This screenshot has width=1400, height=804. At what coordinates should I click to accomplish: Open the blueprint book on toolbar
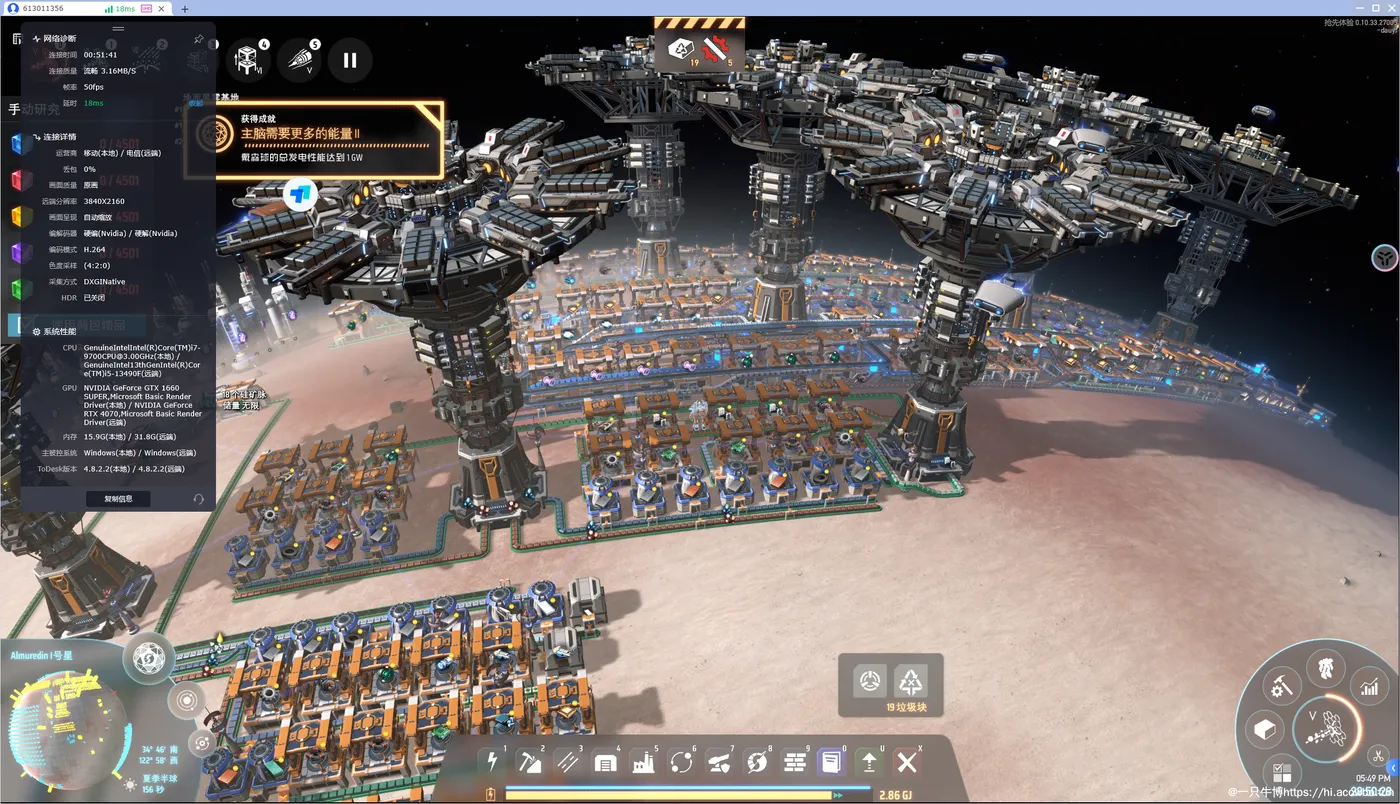832,763
